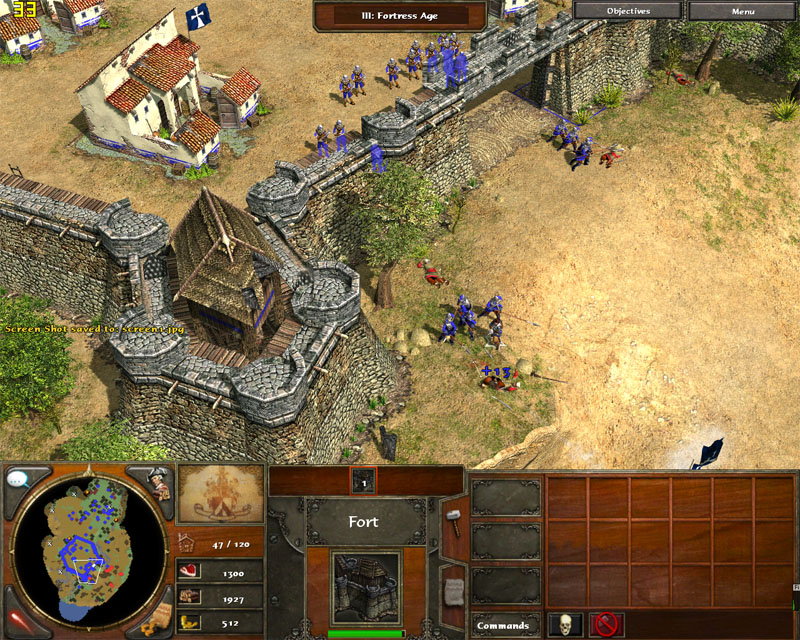
Task: Open the game Menu
Action: click(x=743, y=11)
